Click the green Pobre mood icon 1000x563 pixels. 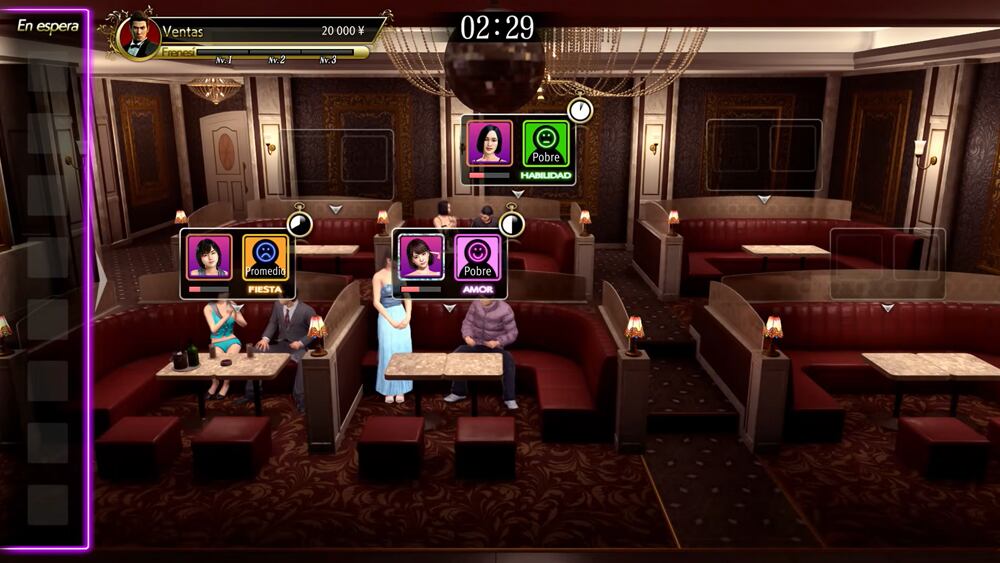pos(546,144)
